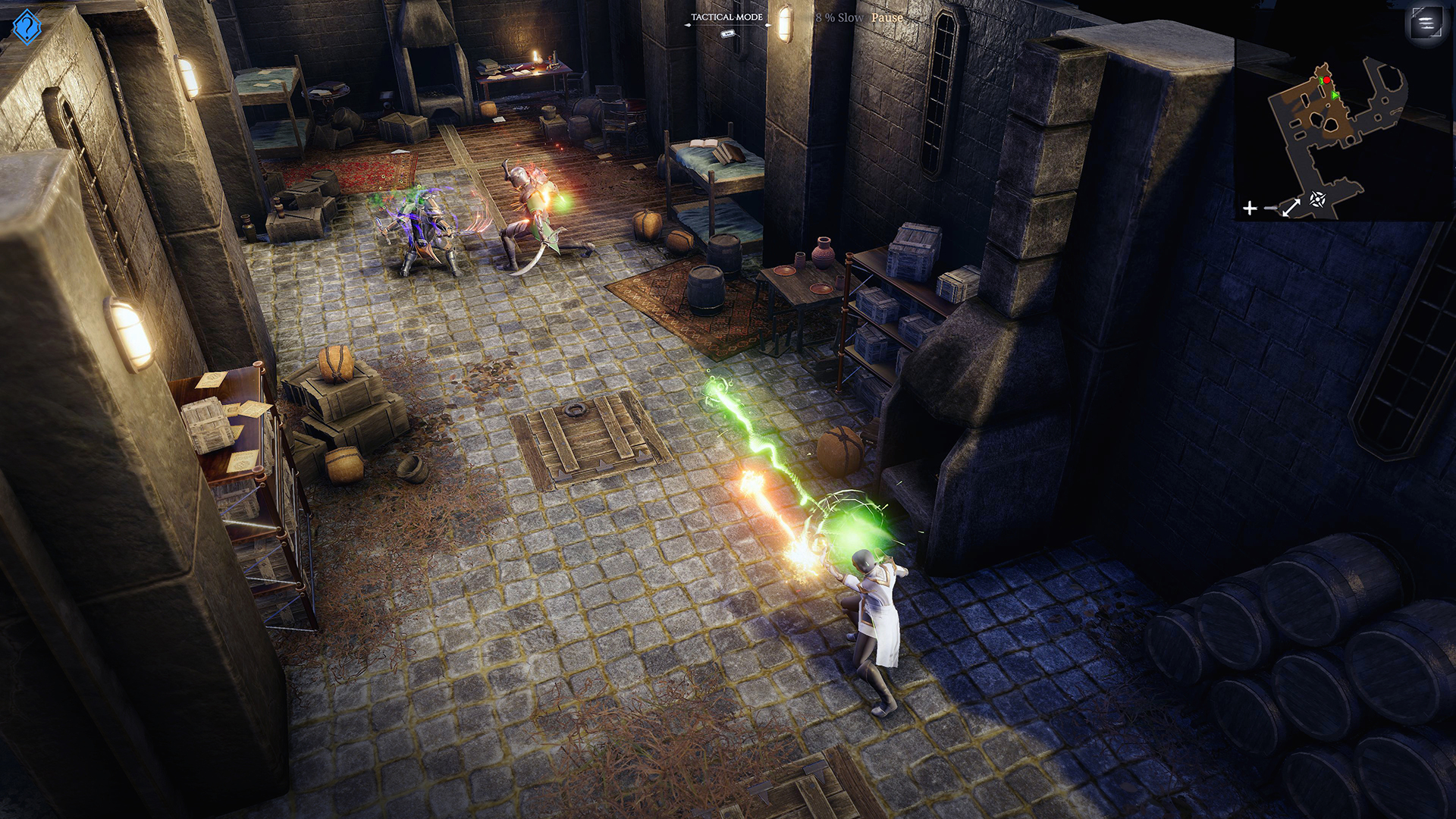1456x819 pixels.
Task: Select a green party arrow on the minimap
Action: point(1334,96)
